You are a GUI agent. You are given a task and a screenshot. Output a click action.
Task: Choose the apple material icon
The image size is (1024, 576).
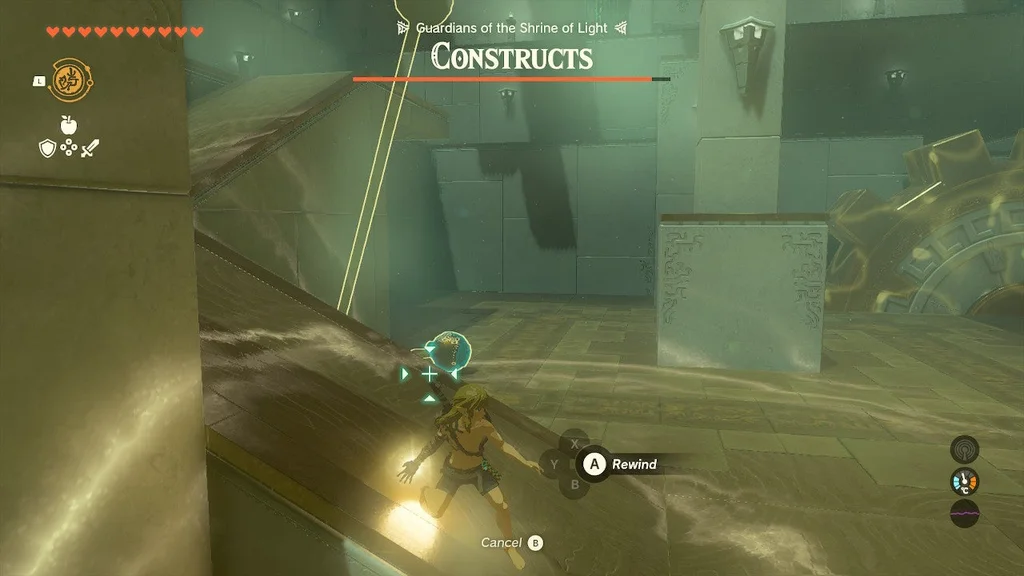68,125
